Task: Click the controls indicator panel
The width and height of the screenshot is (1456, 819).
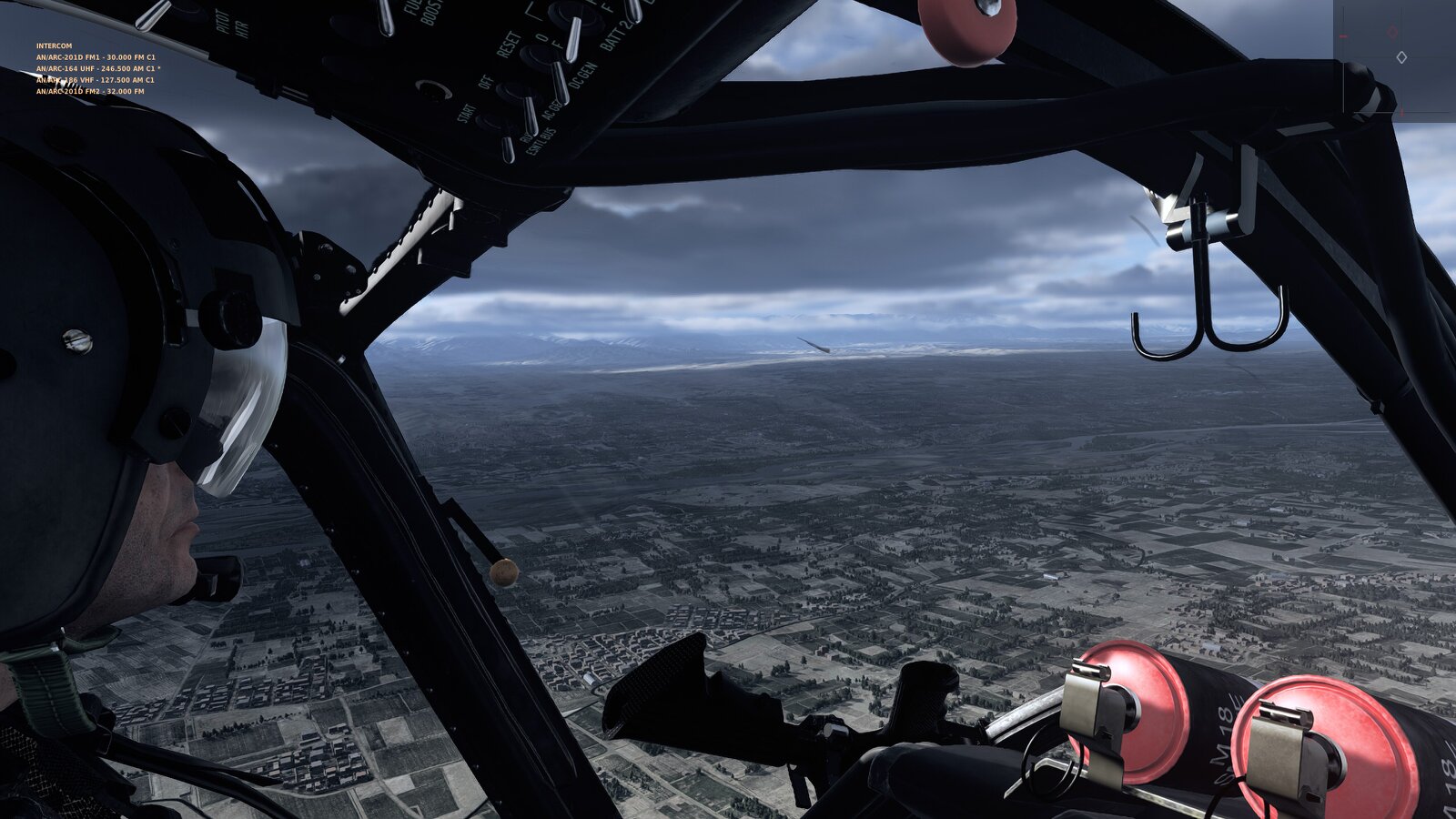Action: [x=1394, y=60]
